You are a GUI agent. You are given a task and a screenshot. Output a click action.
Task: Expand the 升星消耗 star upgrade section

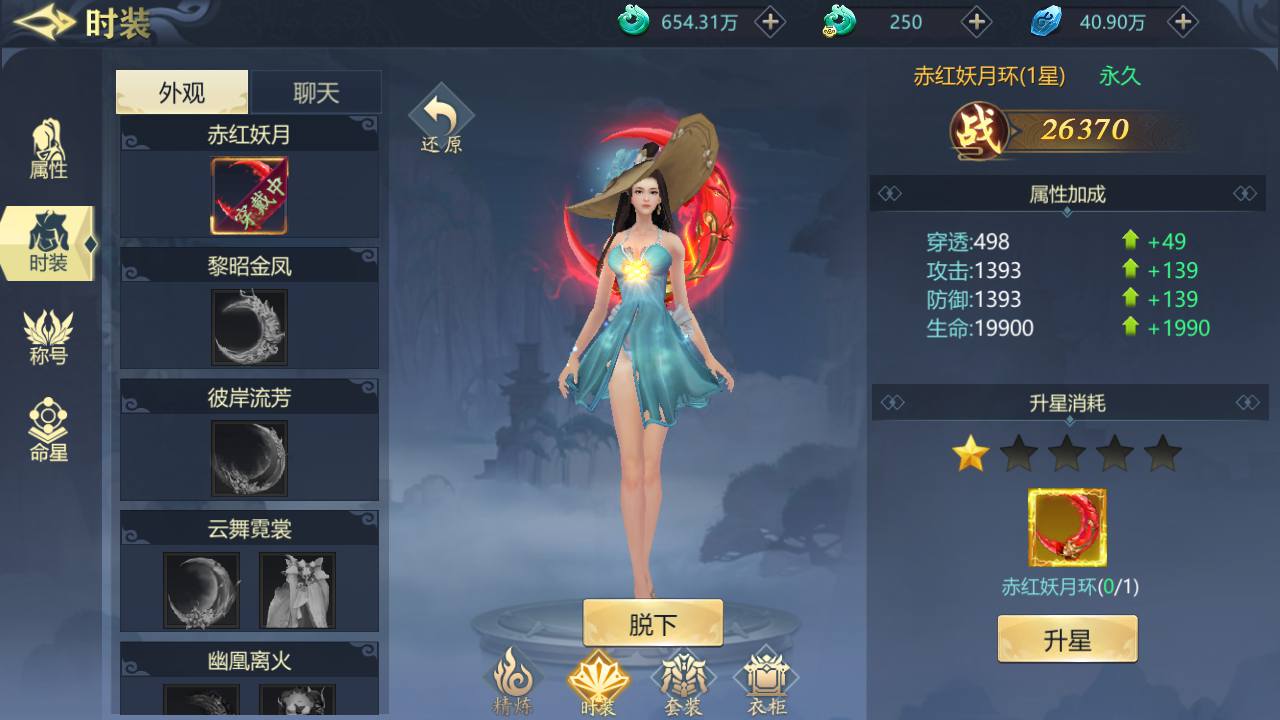1066,403
